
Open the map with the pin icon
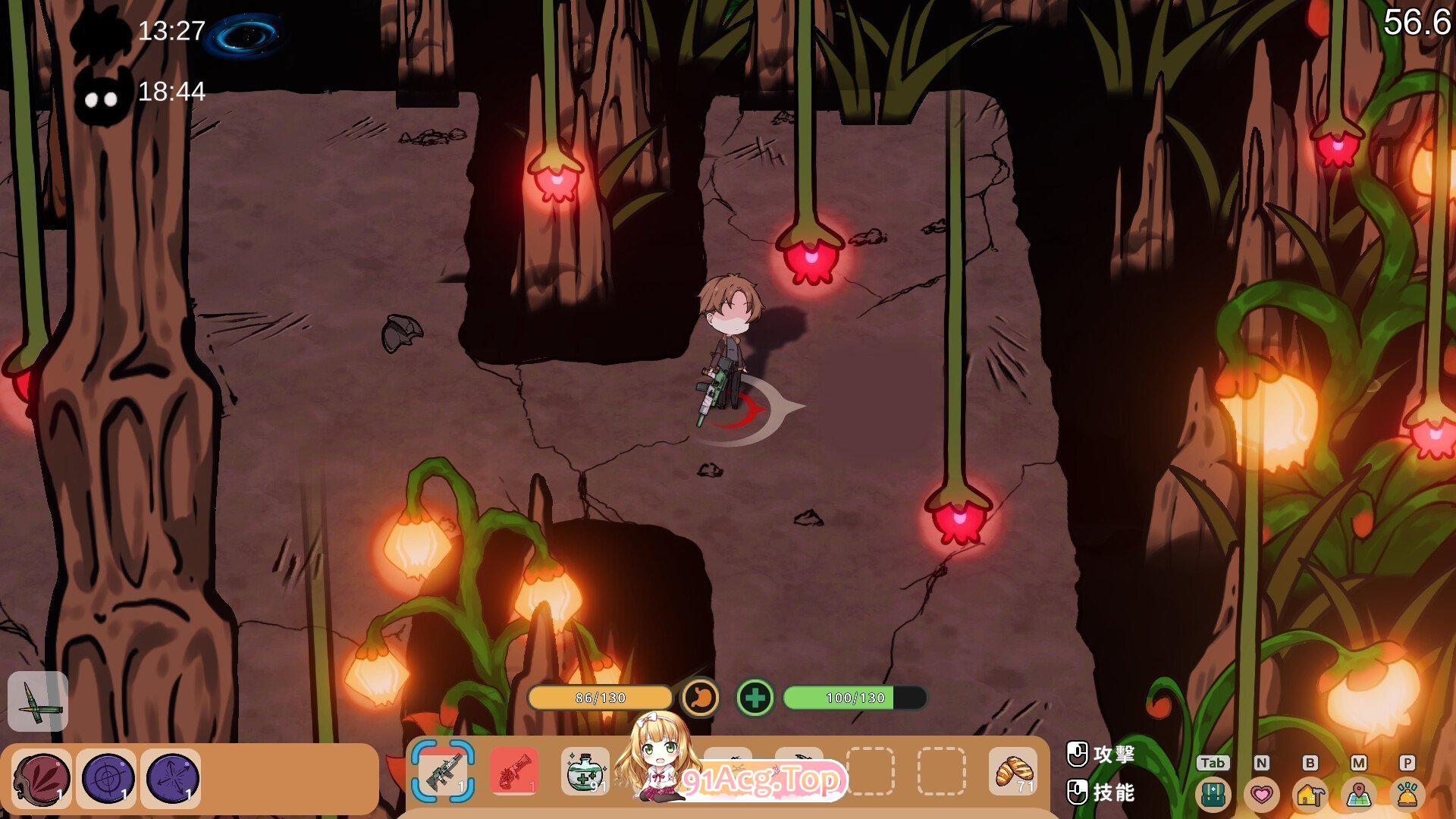[1358, 794]
